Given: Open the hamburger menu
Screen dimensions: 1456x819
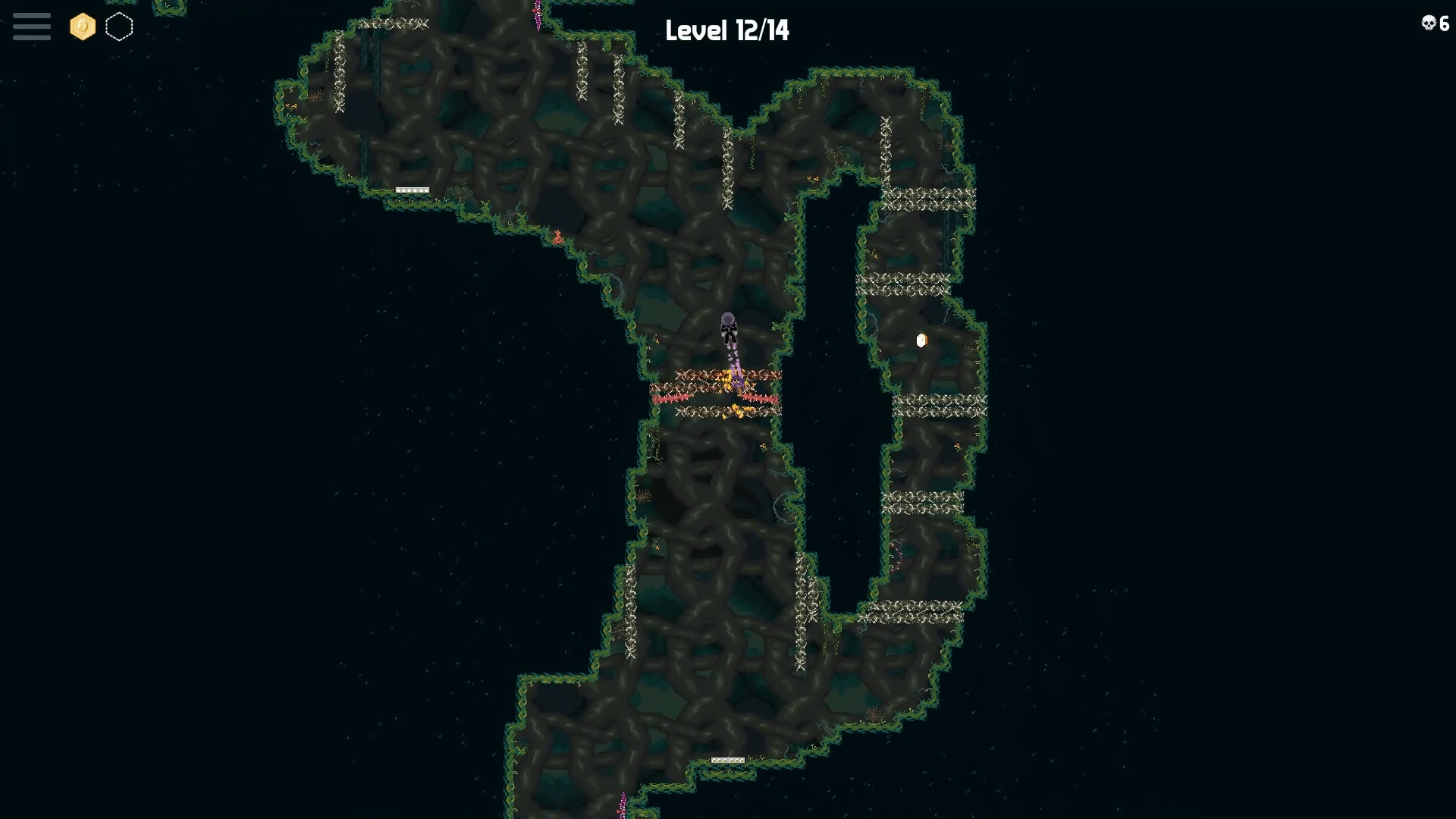Looking at the screenshot, I should [31, 27].
